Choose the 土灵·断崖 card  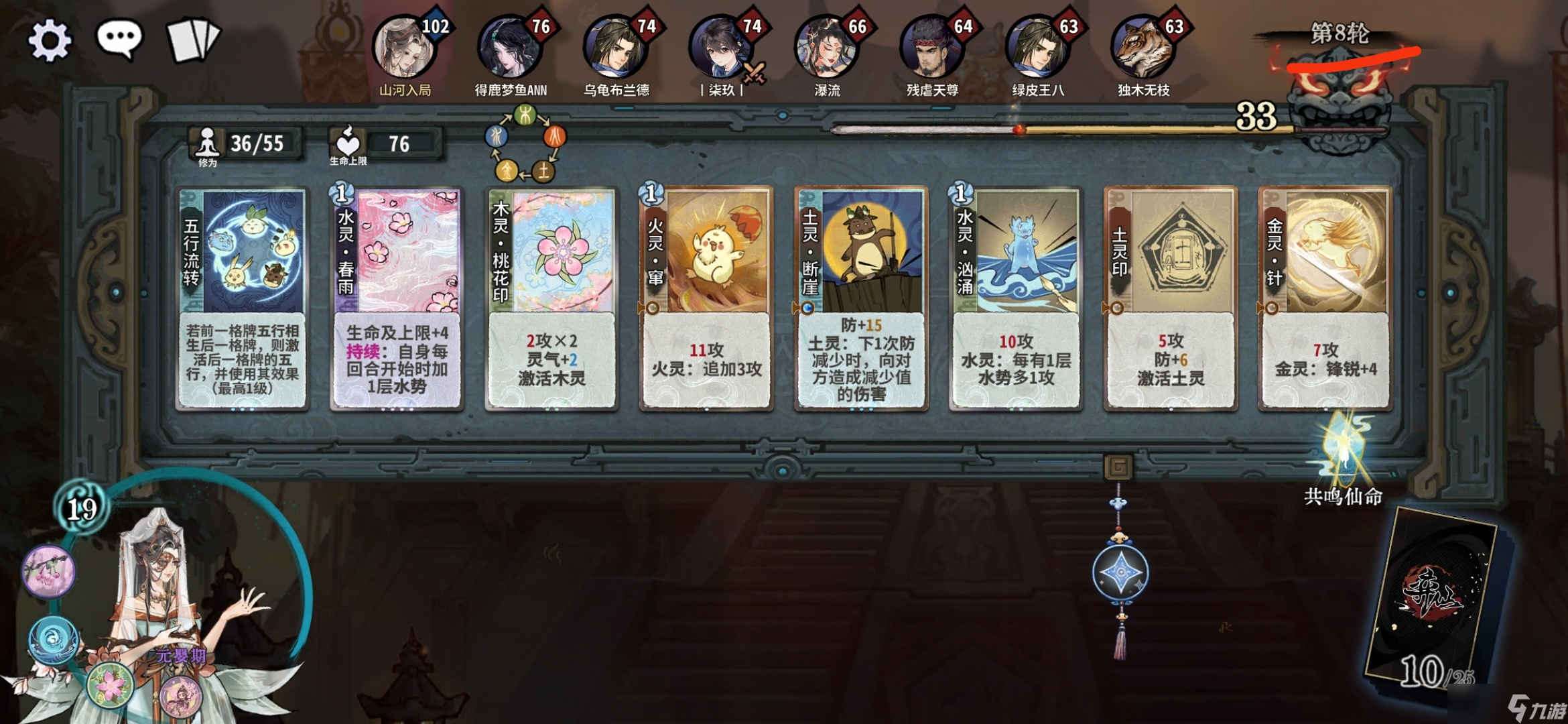861,298
